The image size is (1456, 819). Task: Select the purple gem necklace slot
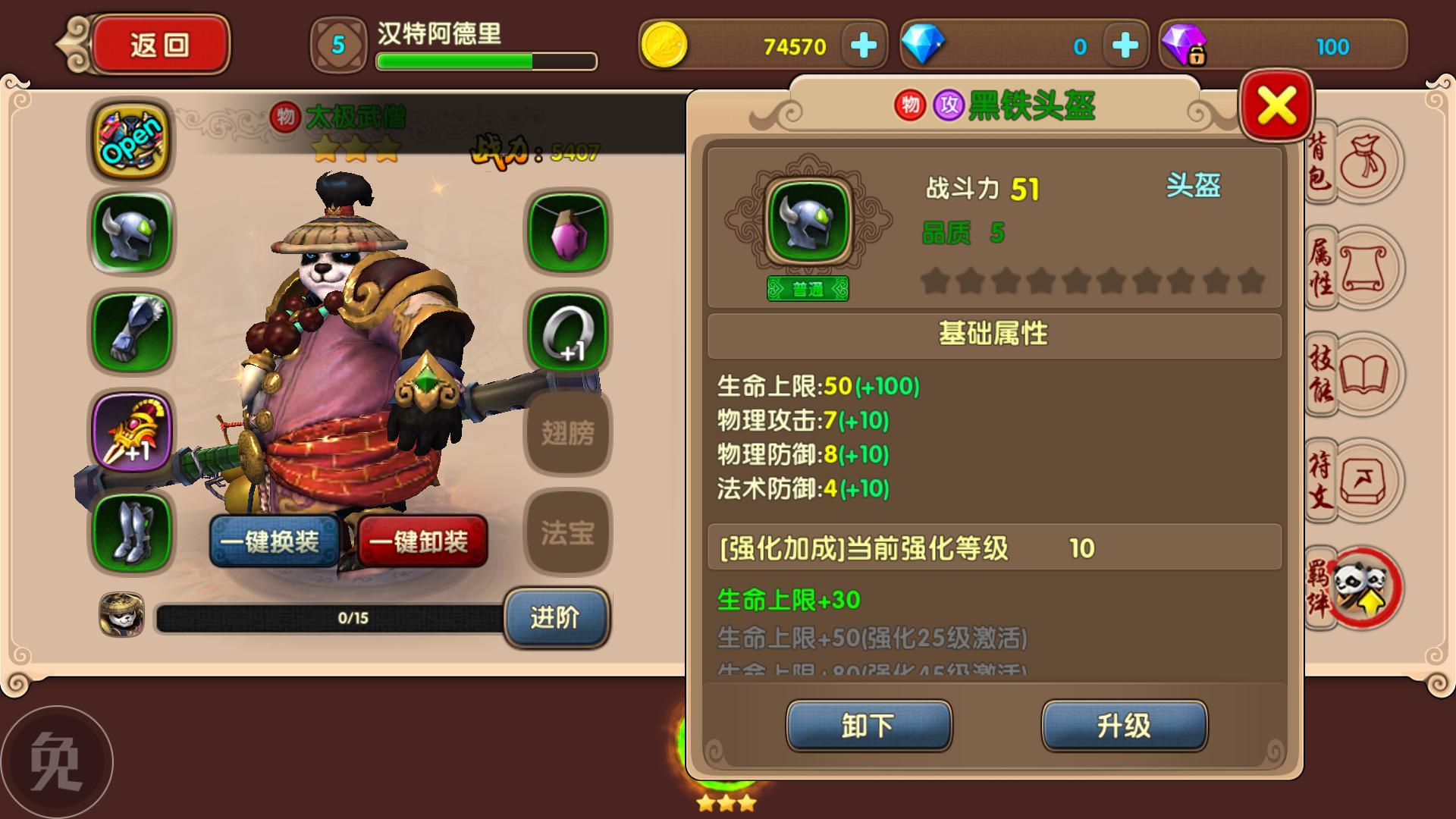568,231
